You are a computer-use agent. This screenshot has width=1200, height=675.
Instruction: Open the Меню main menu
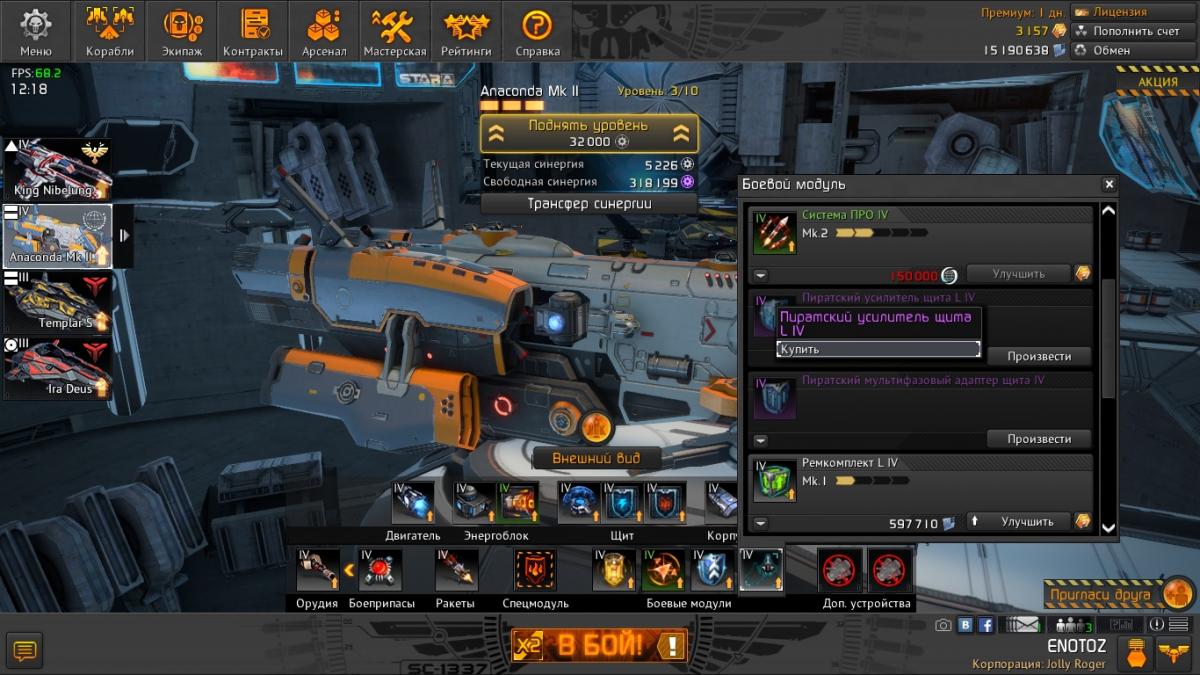tap(35, 32)
